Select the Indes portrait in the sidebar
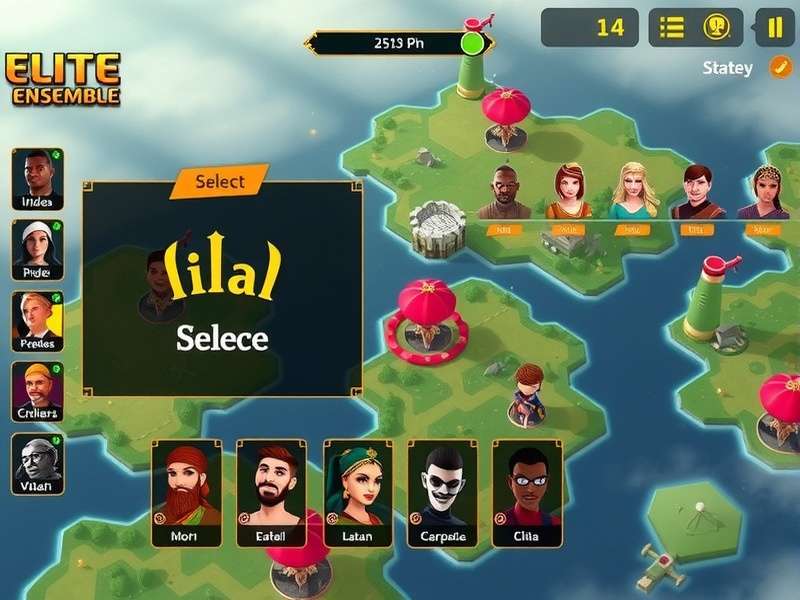800x600 pixels. (x=37, y=179)
